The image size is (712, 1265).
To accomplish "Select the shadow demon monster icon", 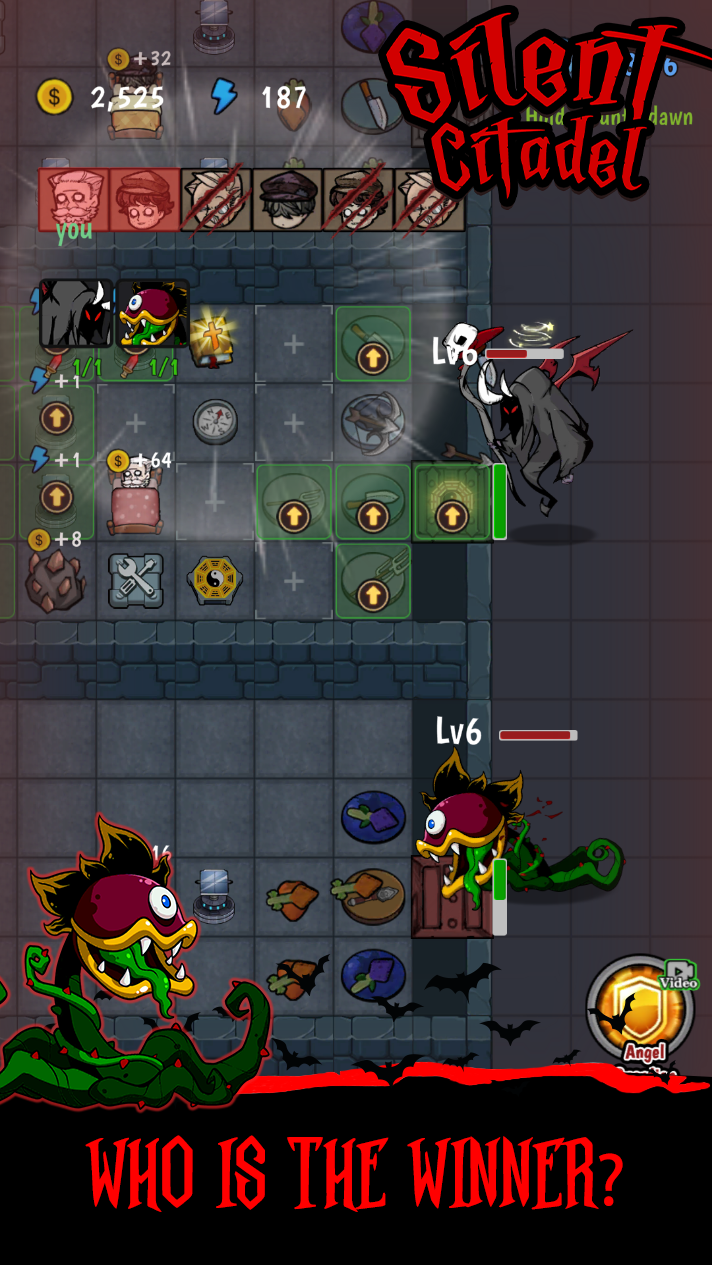I will coord(76,313).
